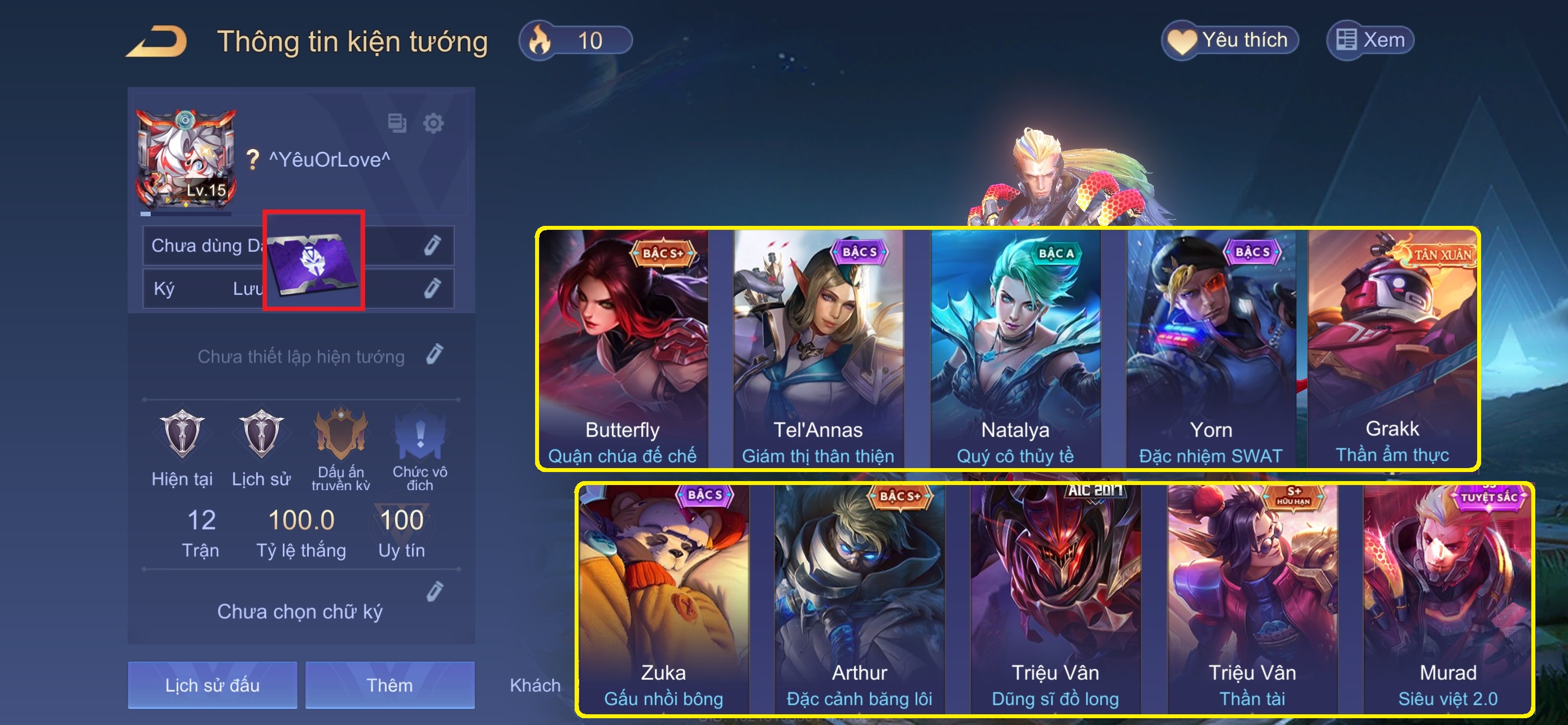Pick the Yorn Đặc nhiệm SWAT card
This screenshot has width=1568, height=725.
(1211, 348)
